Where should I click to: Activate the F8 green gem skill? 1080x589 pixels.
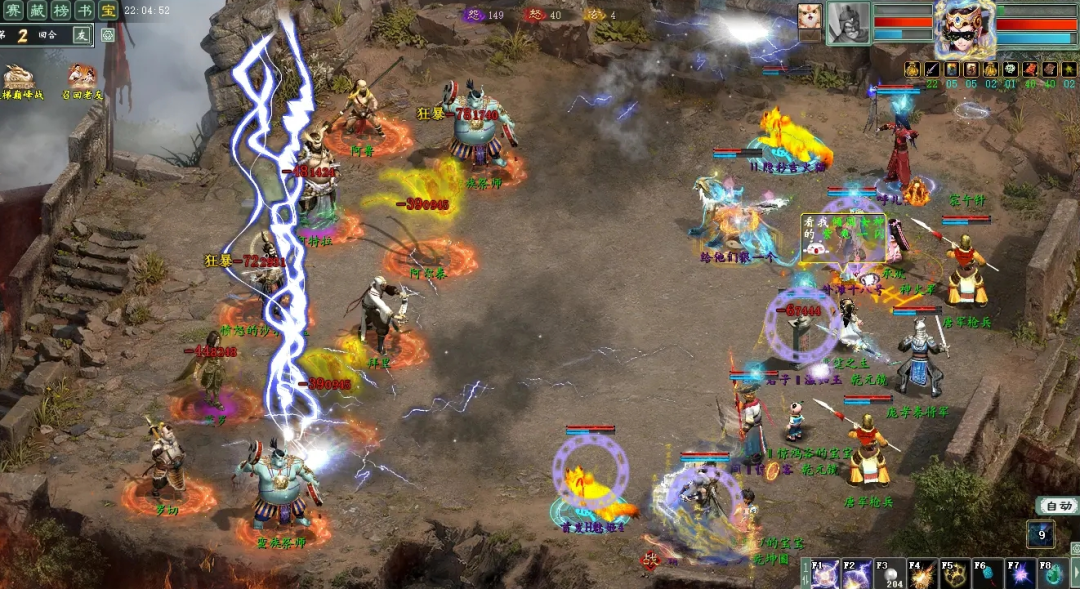point(1052,575)
